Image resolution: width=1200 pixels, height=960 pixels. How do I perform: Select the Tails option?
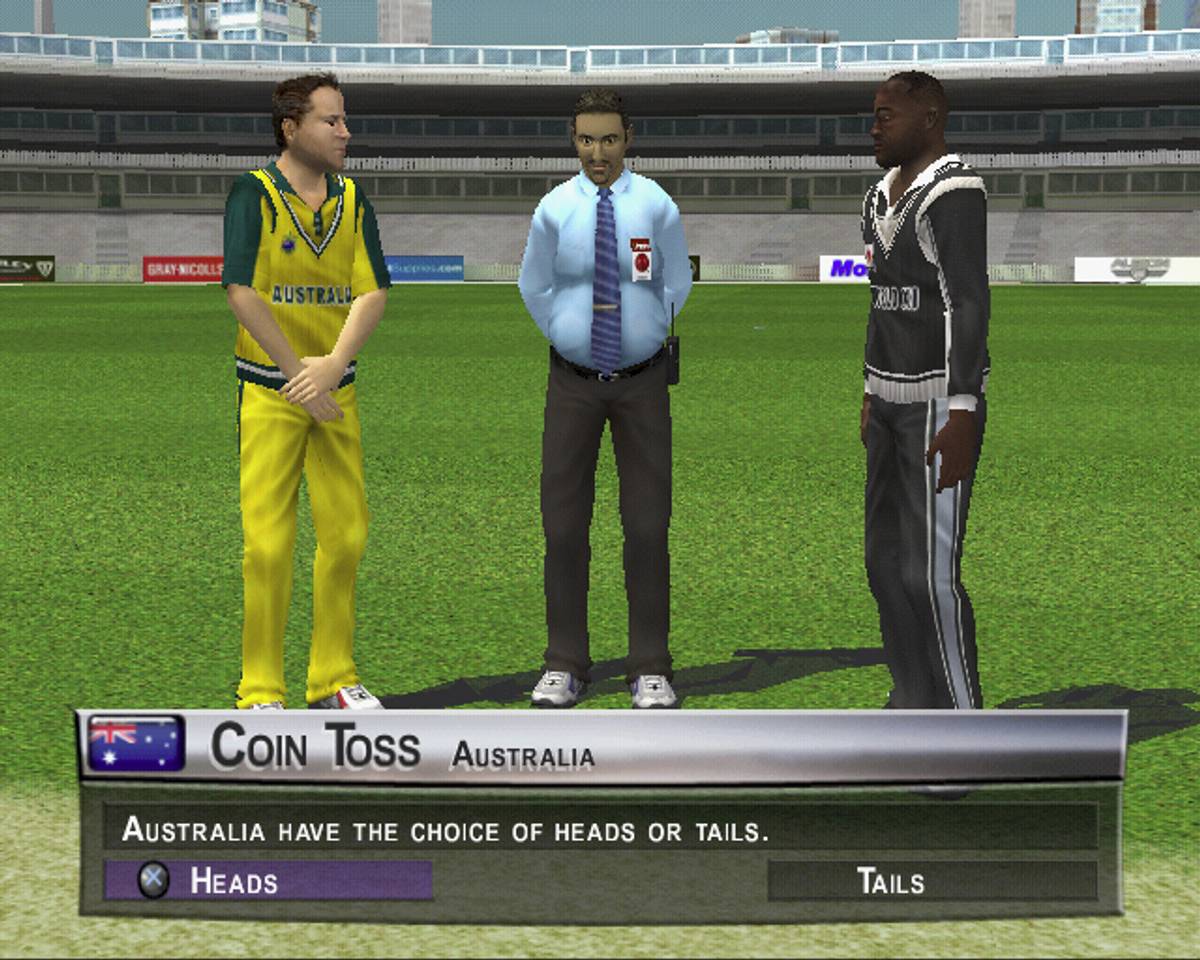click(931, 881)
